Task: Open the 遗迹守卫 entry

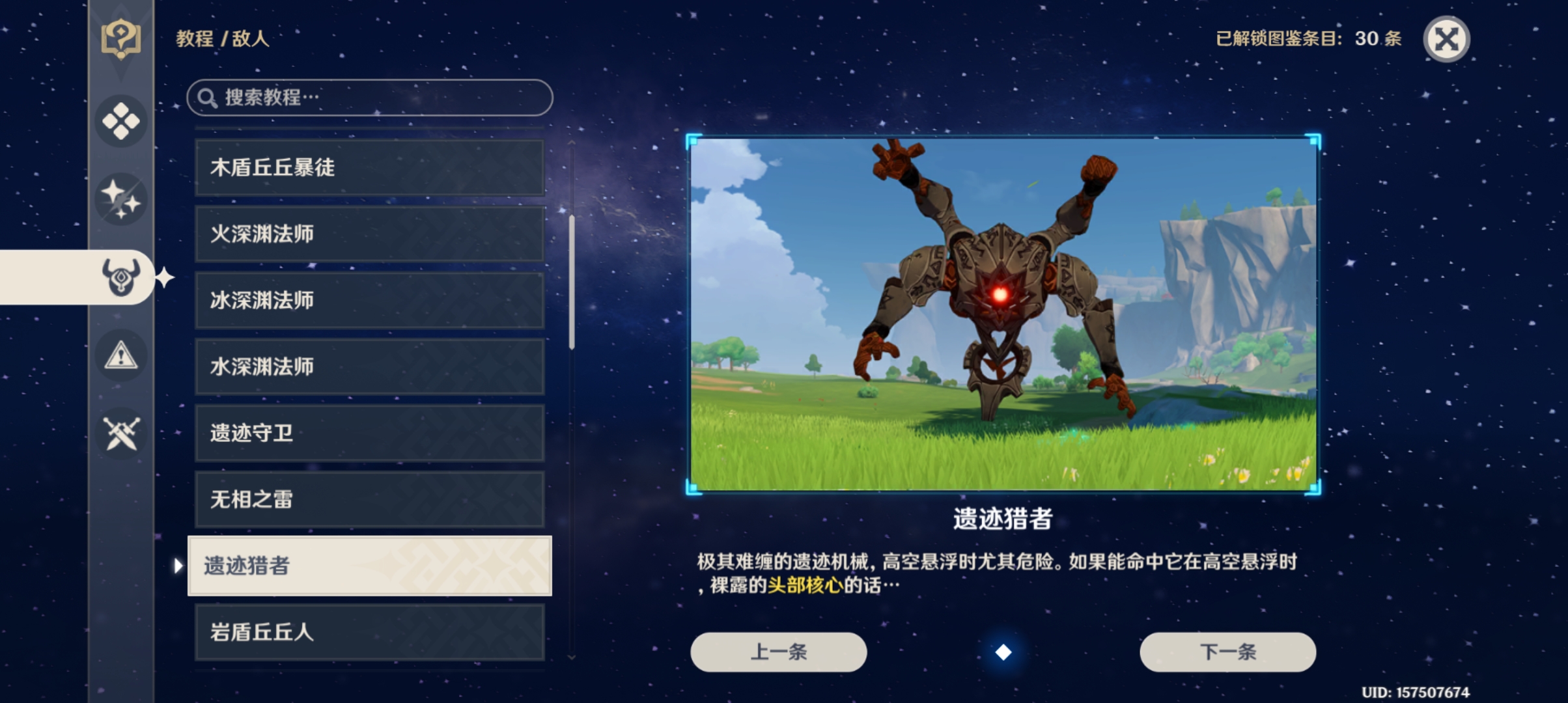Action: (x=369, y=433)
